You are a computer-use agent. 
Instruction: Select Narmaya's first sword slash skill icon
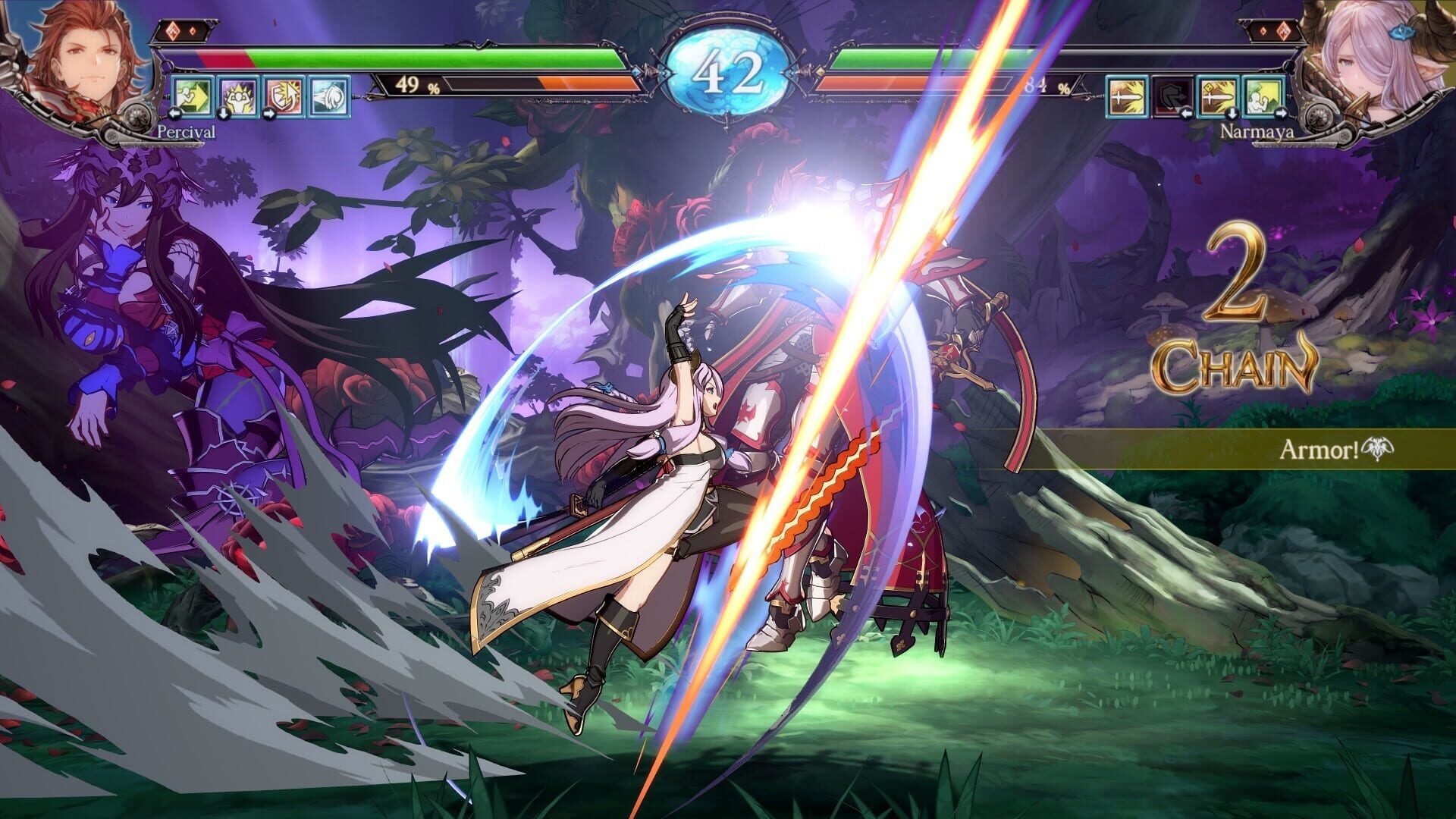pyautogui.click(x=1128, y=97)
